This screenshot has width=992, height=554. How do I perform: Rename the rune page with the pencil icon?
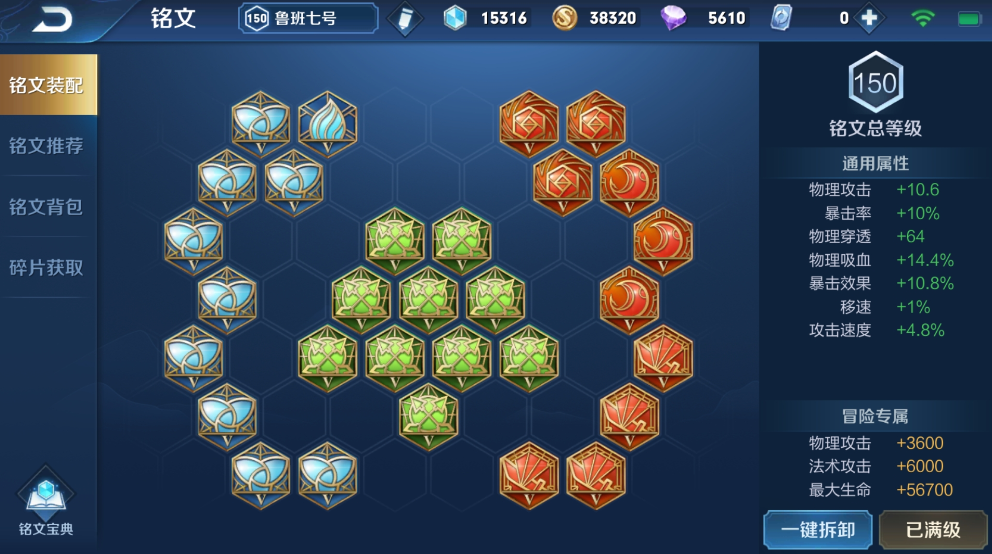(405, 18)
